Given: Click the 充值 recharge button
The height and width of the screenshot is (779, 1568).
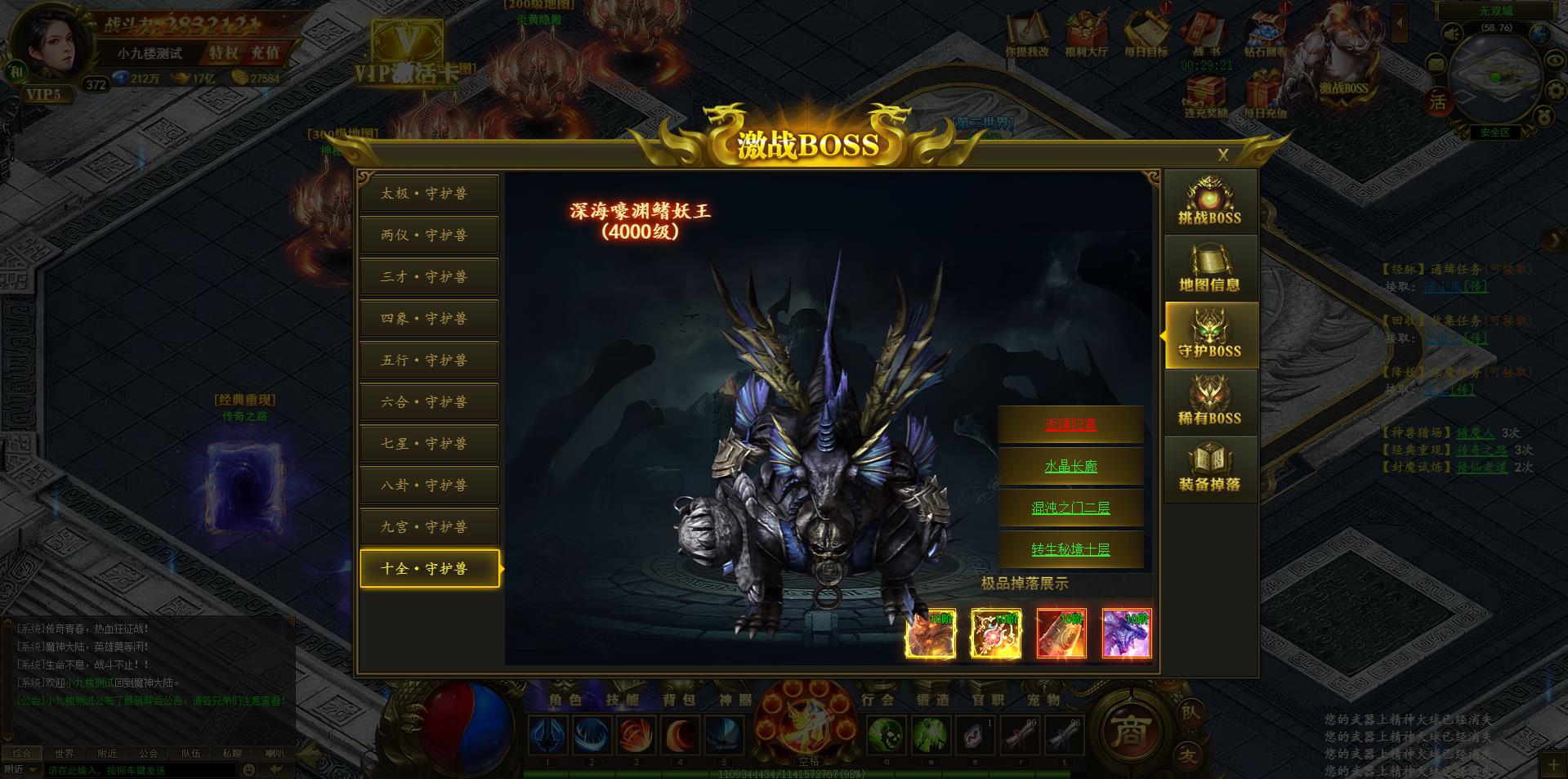Looking at the screenshot, I should click(x=265, y=53).
